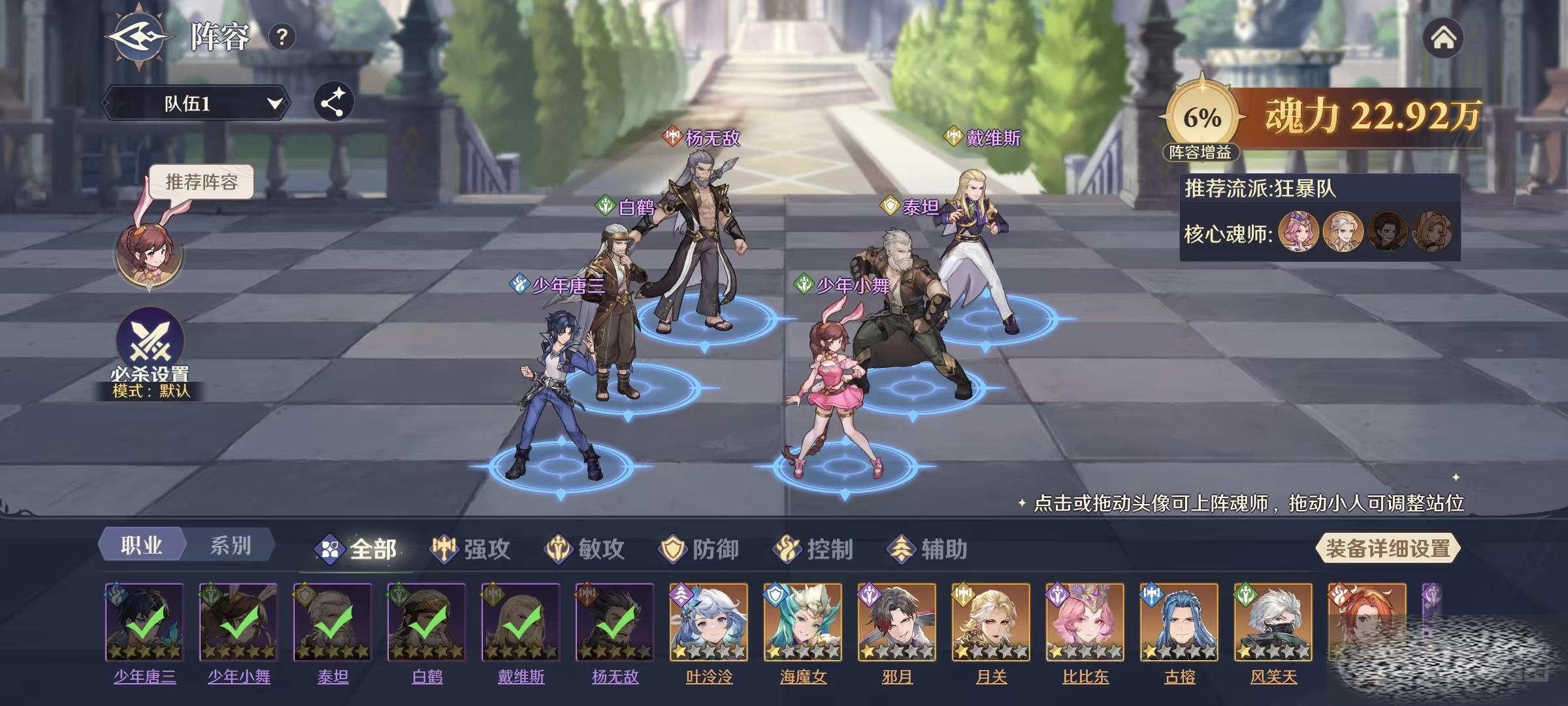Select the 叶泠泠 hero portrait

pos(709,622)
